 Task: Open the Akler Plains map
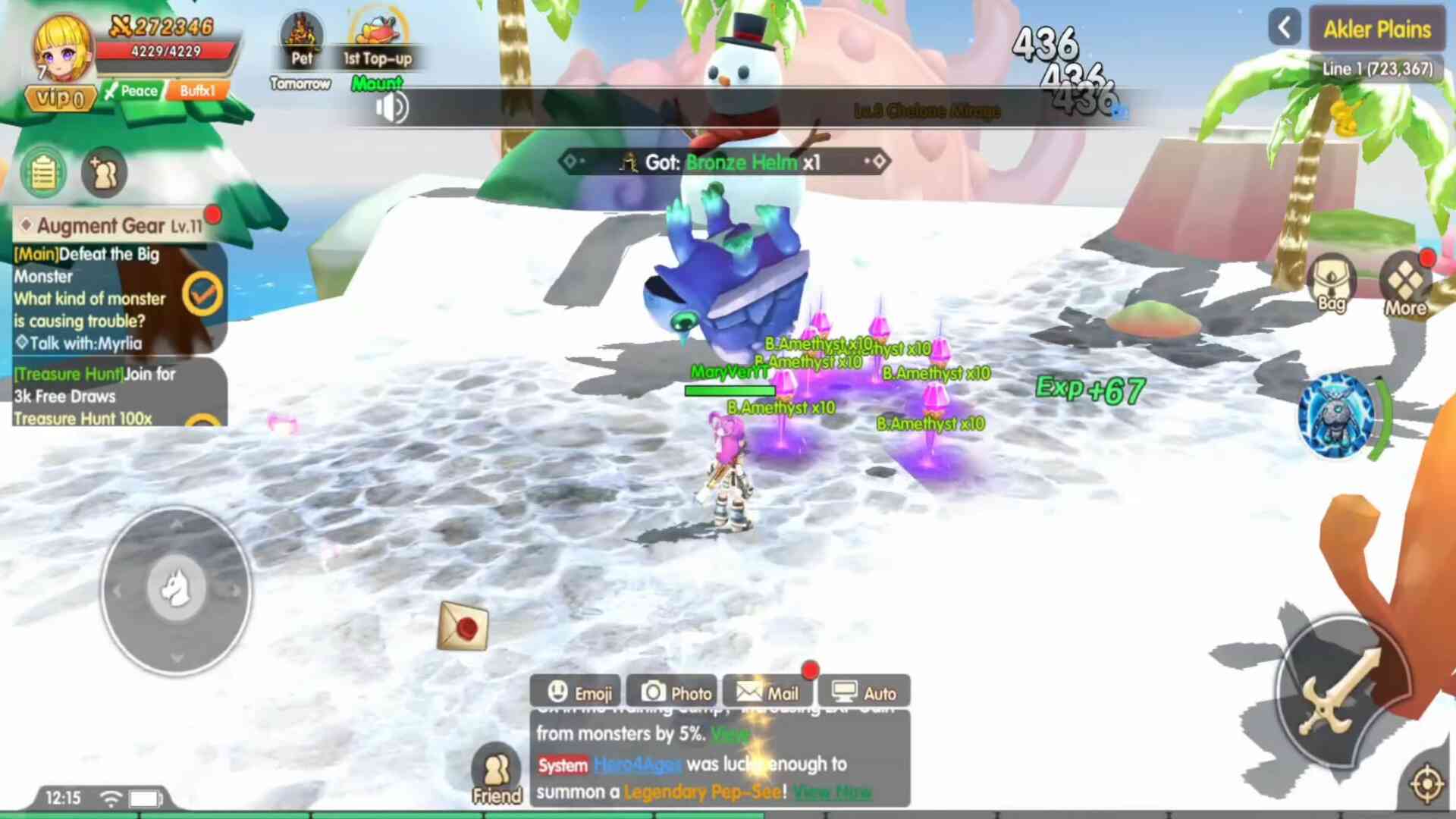click(1376, 30)
